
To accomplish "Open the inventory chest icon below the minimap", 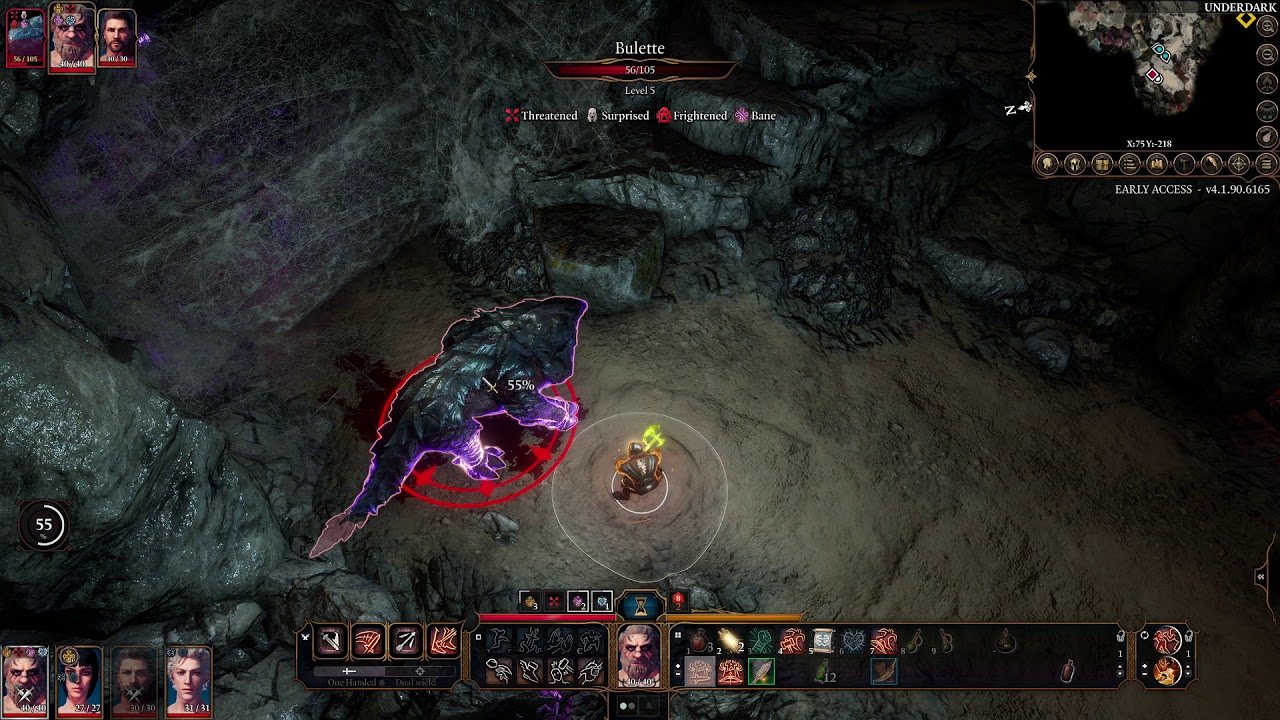I will (x=1102, y=163).
